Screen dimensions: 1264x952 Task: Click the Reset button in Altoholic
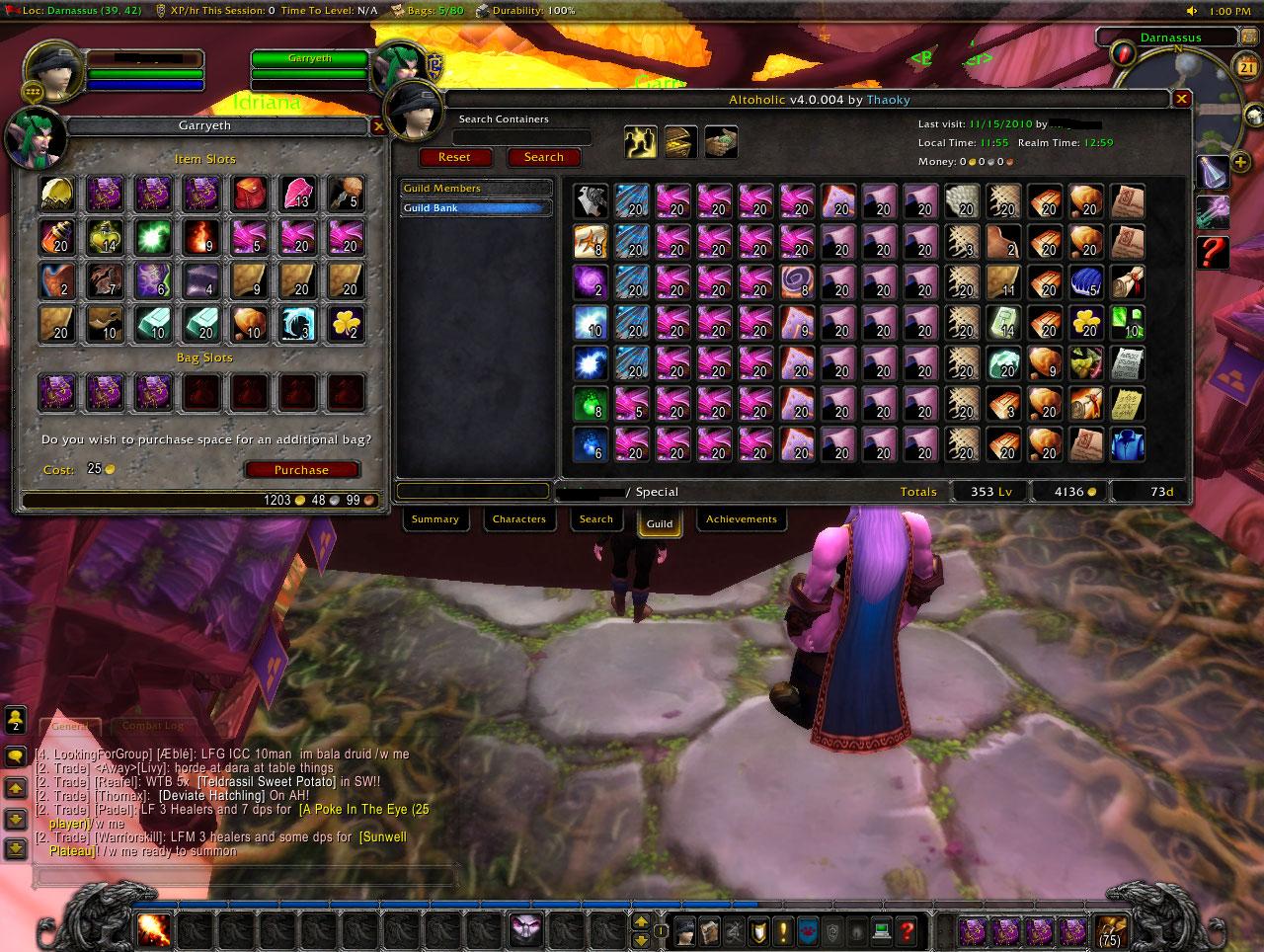455,157
